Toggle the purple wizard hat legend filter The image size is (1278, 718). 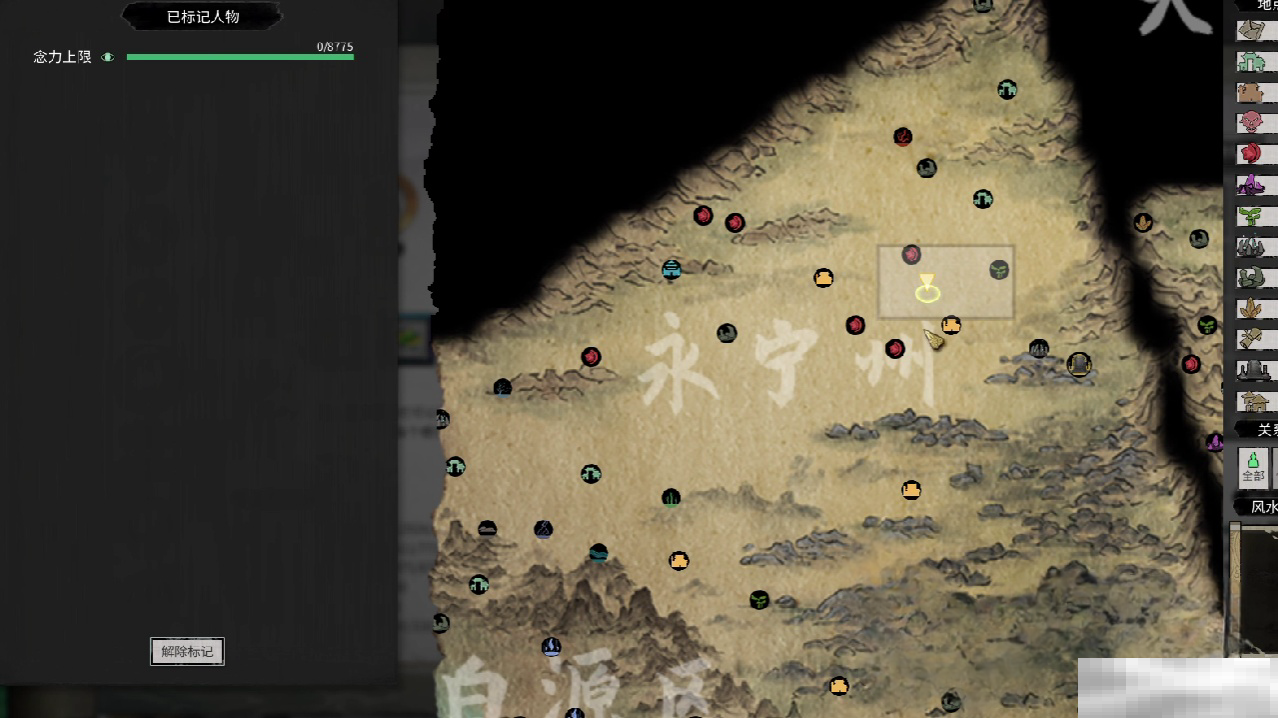point(1251,185)
